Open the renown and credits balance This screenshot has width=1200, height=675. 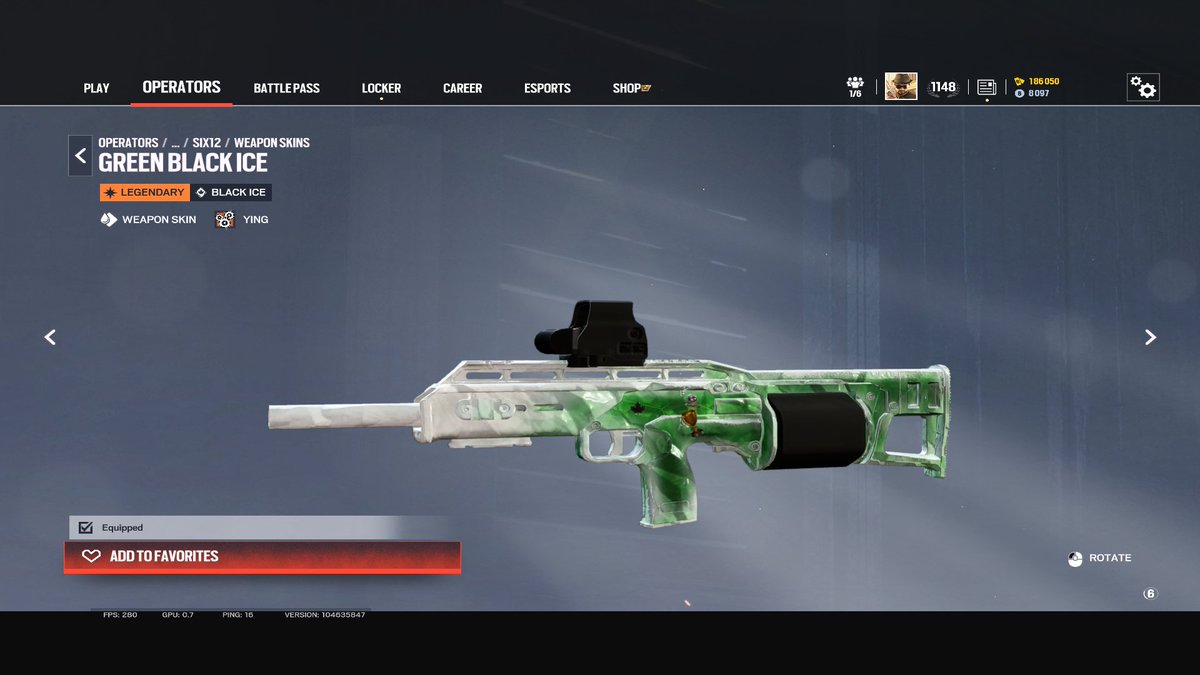pyautogui.click(x=1036, y=87)
